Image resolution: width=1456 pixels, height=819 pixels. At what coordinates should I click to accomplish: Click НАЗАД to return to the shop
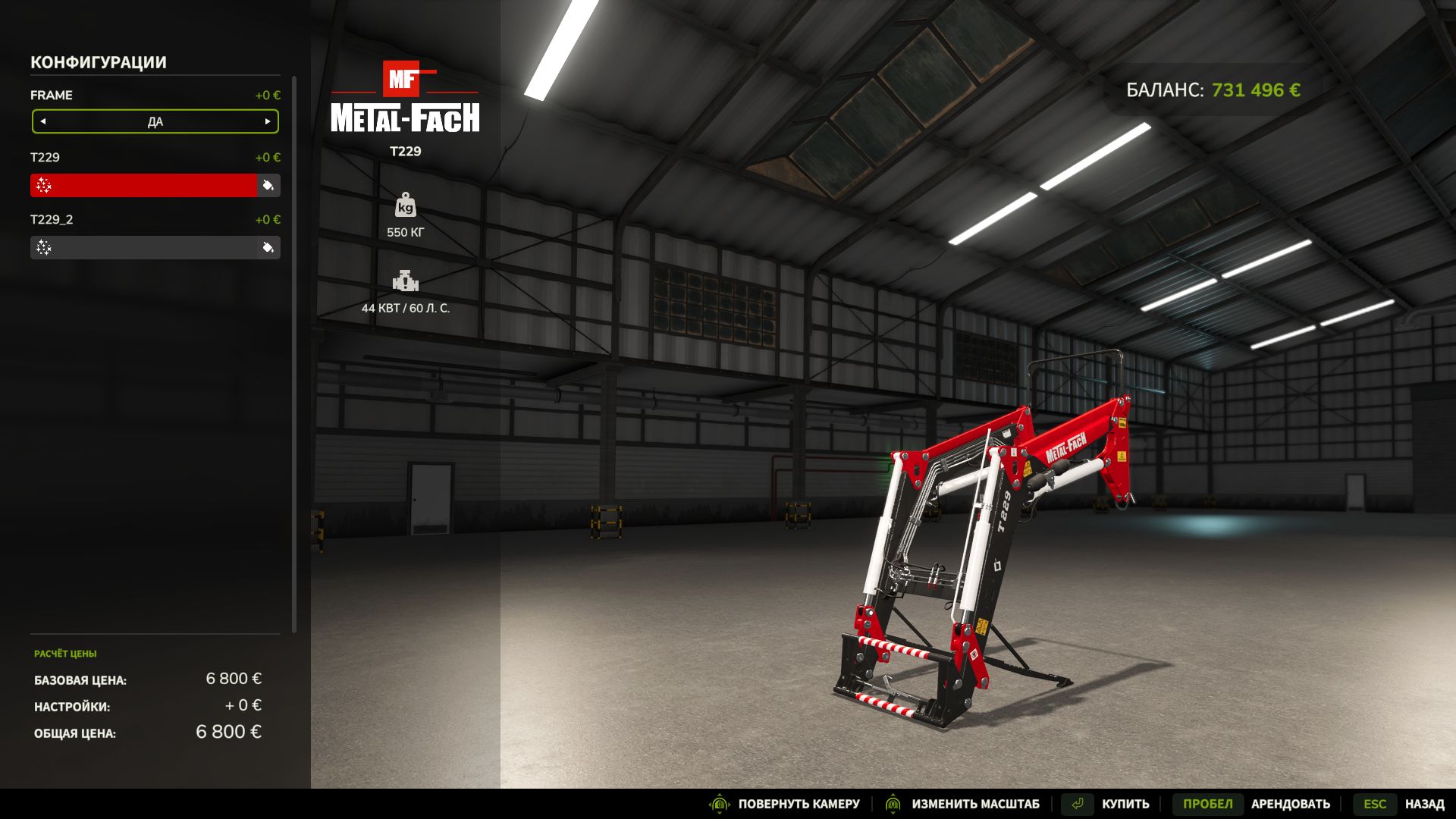click(1422, 803)
